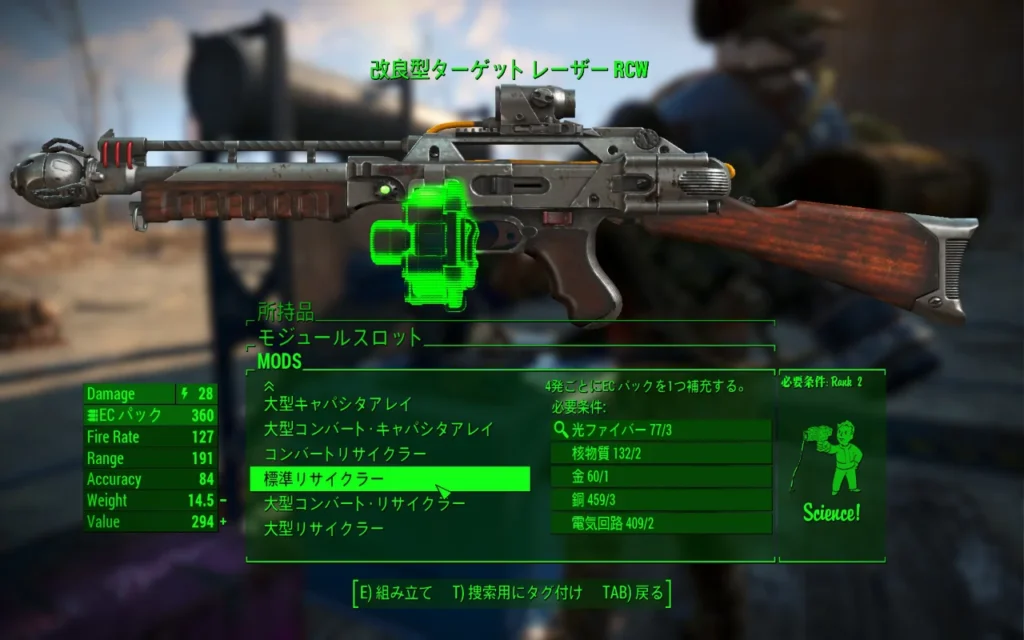The height and width of the screenshot is (640, 1024).
Task: Choose 大型コンバート･キャパシタアレイ from the mod list
Action: click(379, 430)
